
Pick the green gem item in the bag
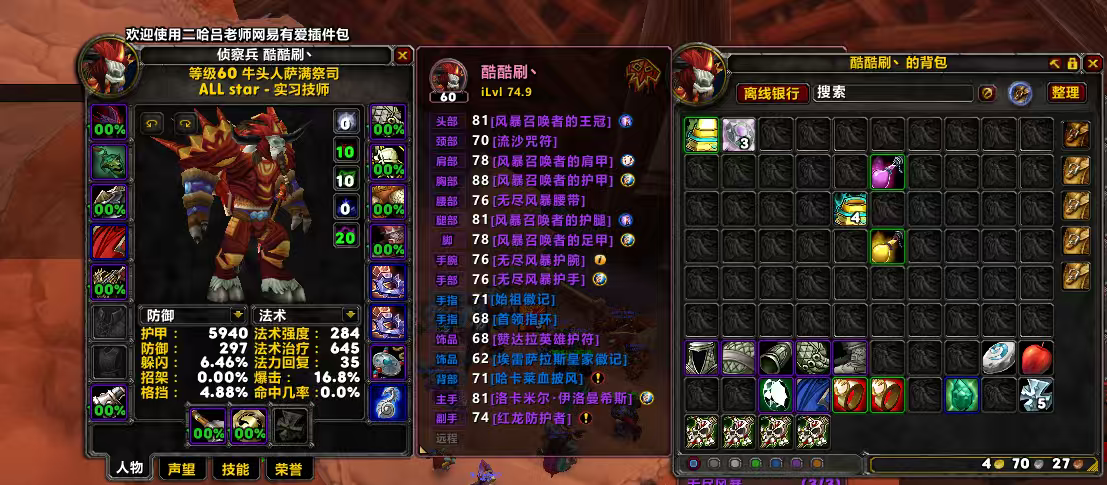point(961,394)
